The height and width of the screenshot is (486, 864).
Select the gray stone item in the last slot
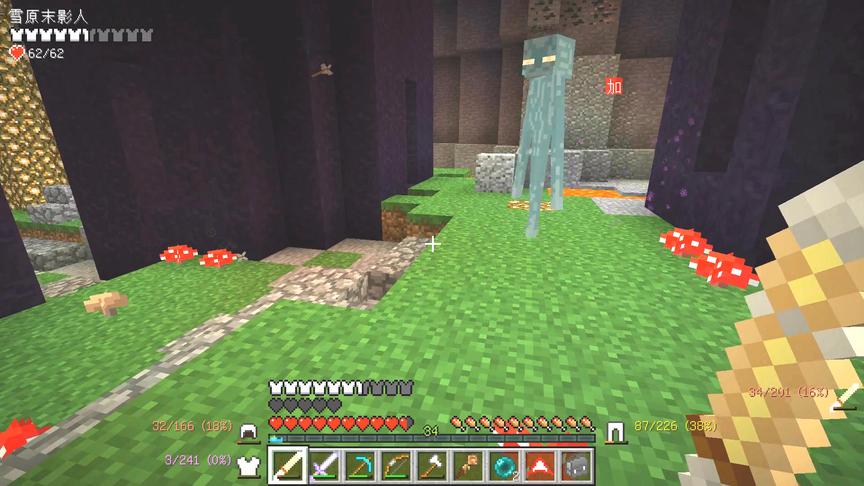pyautogui.click(x=576, y=465)
